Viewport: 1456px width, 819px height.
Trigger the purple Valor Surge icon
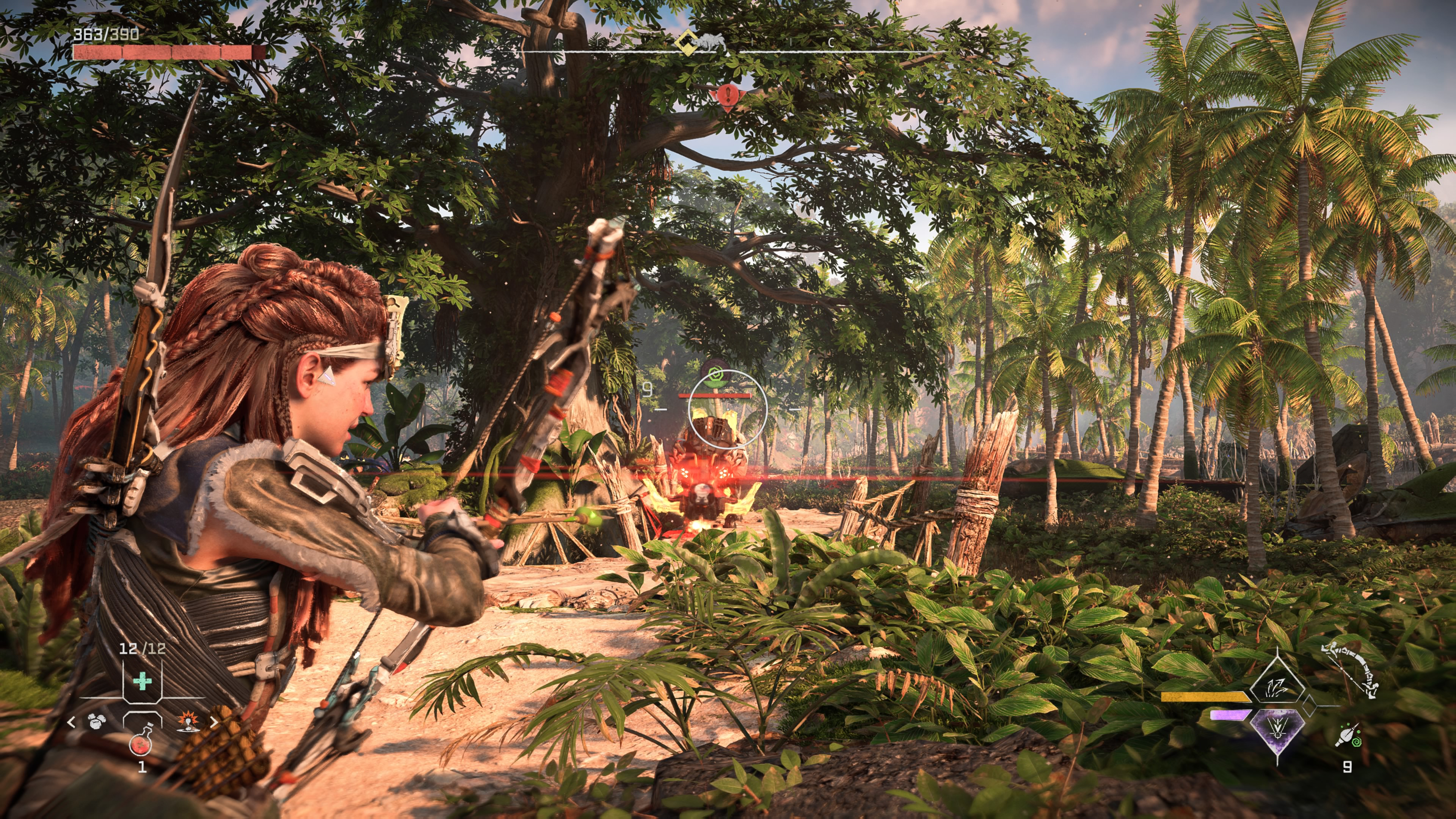[x=1277, y=729]
